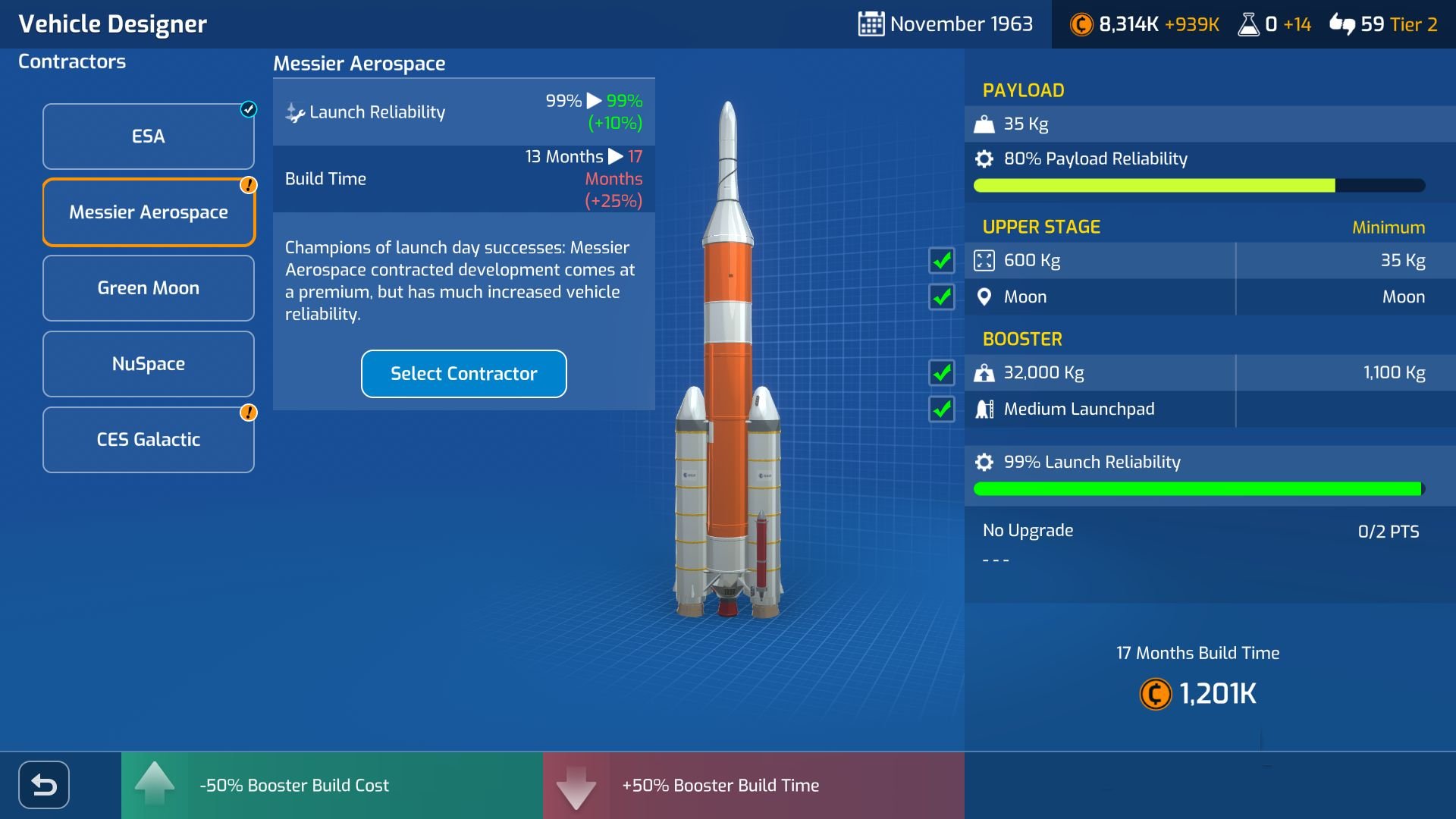Click the Payload Reliability gear icon
The width and height of the screenshot is (1456, 819).
[984, 158]
